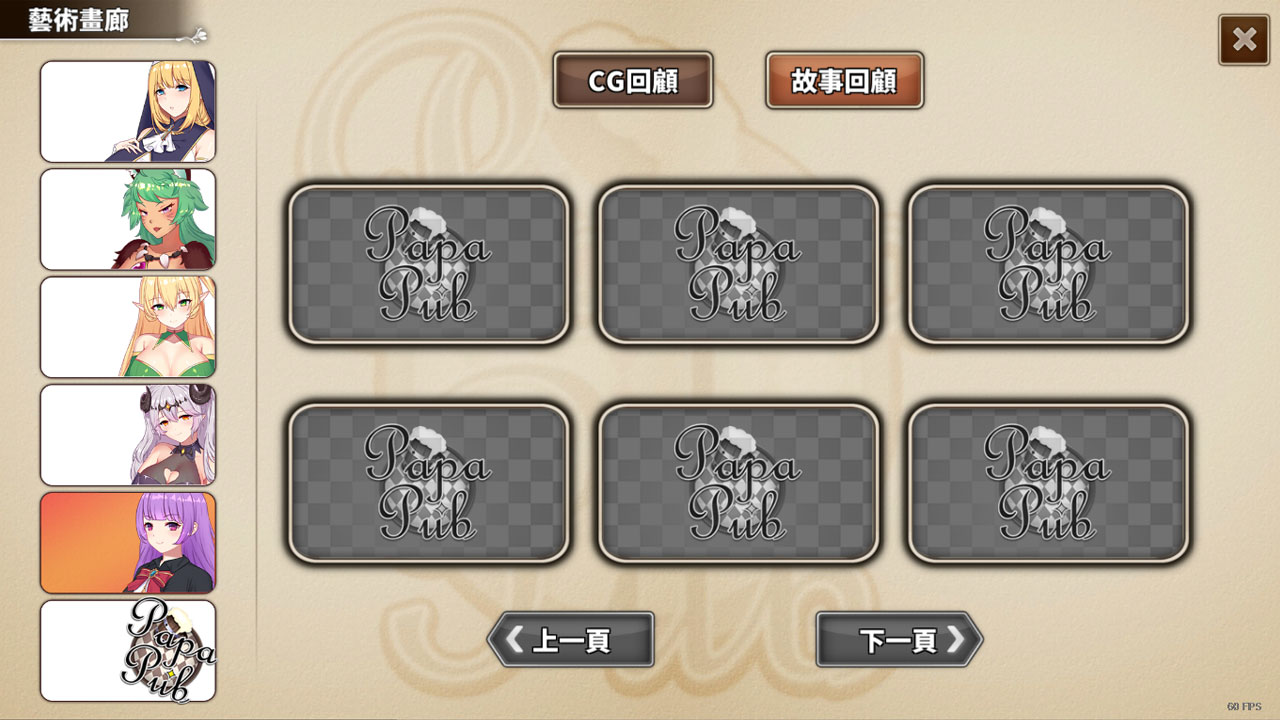Select the green-haired character portrait
Image resolution: width=1280 pixels, height=720 pixels.
(x=128, y=219)
